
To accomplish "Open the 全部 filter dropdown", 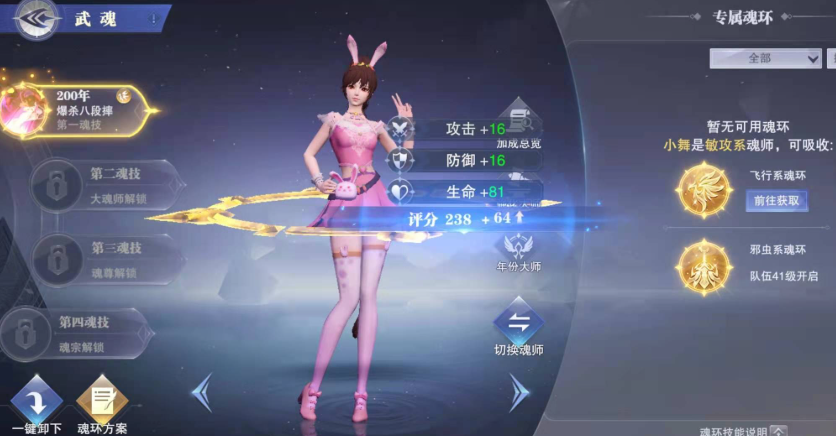I will (765, 59).
